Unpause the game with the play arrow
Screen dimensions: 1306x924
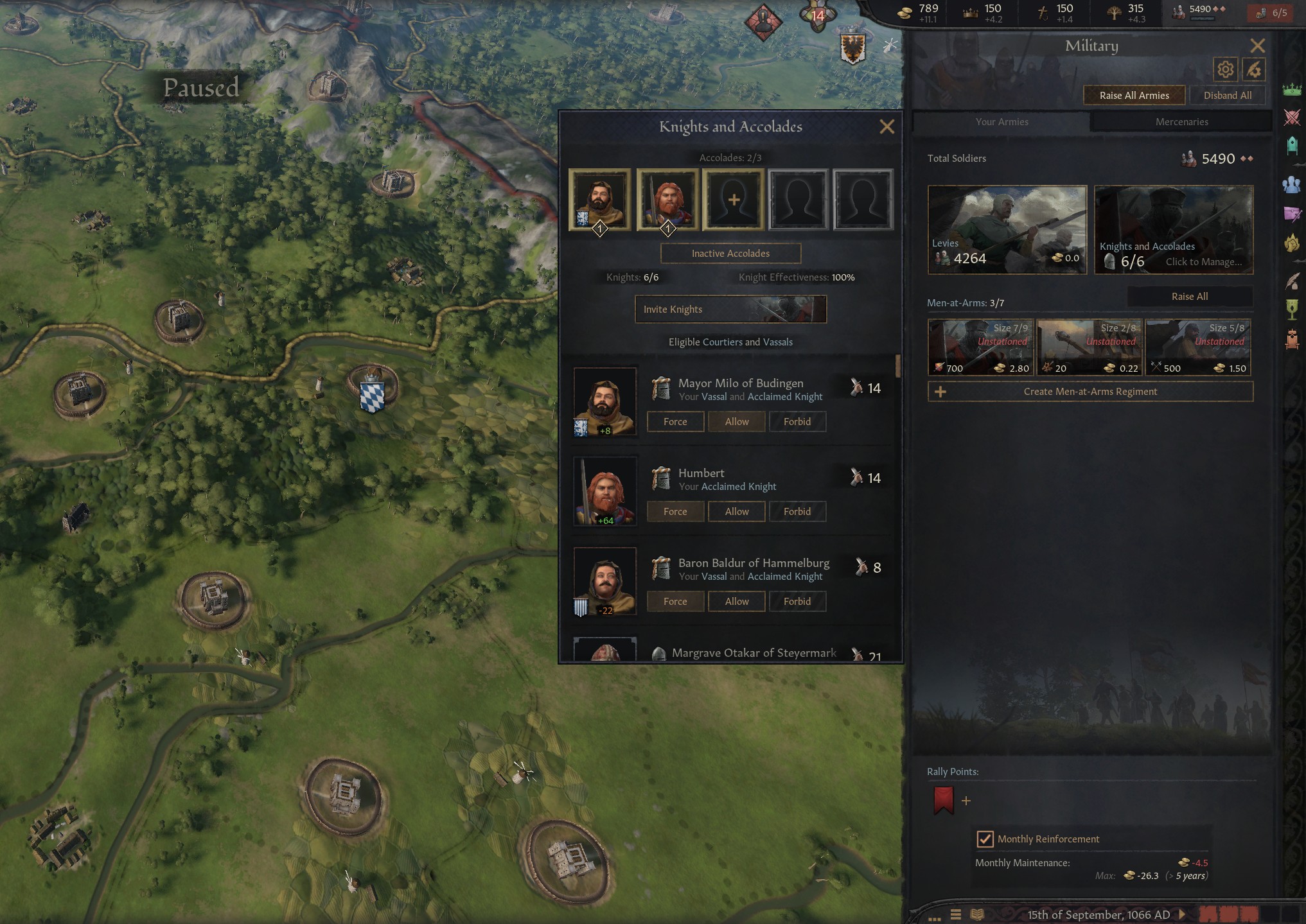[x=1182, y=914]
